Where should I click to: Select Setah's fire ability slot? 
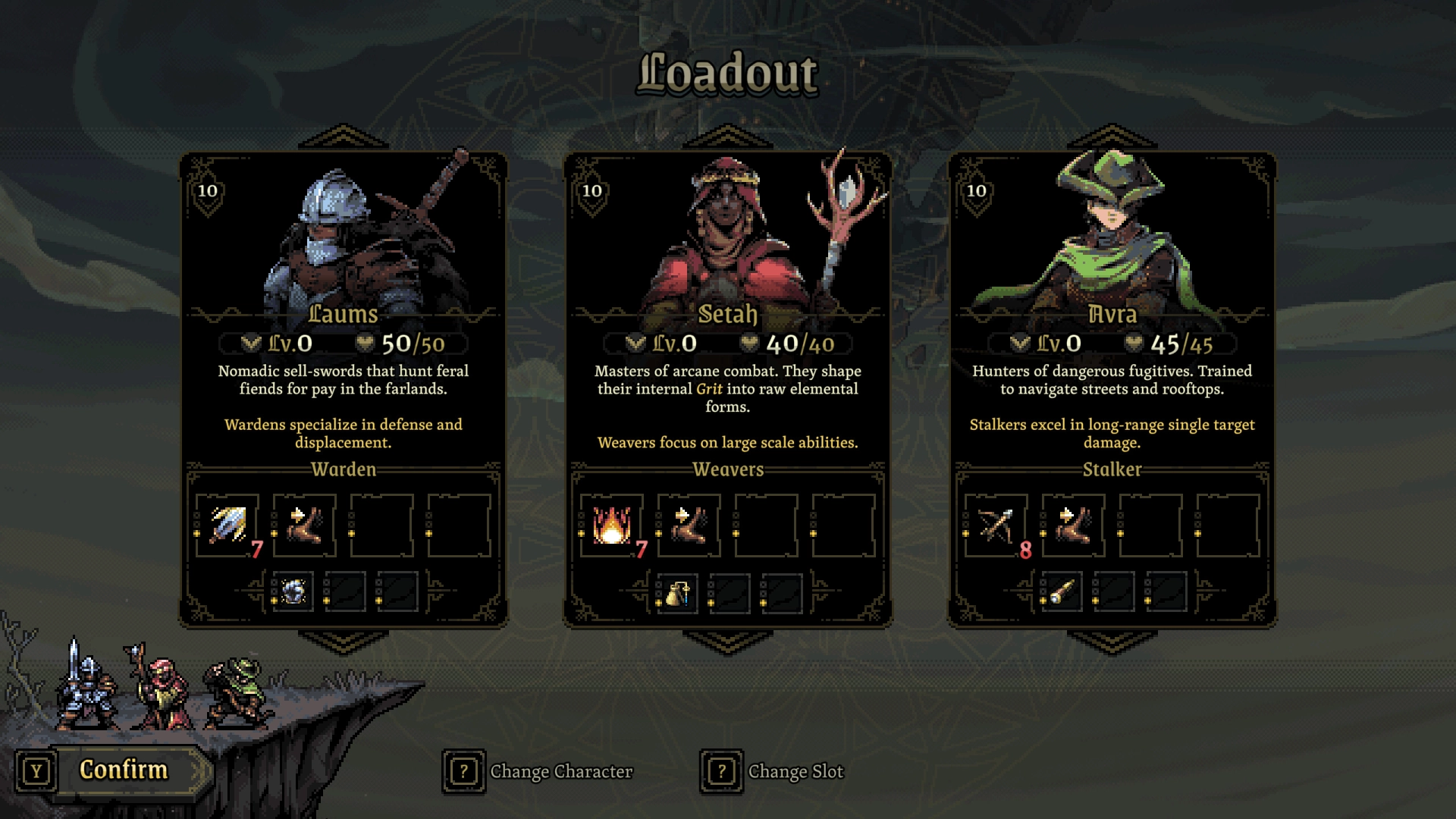pos(612,525)
